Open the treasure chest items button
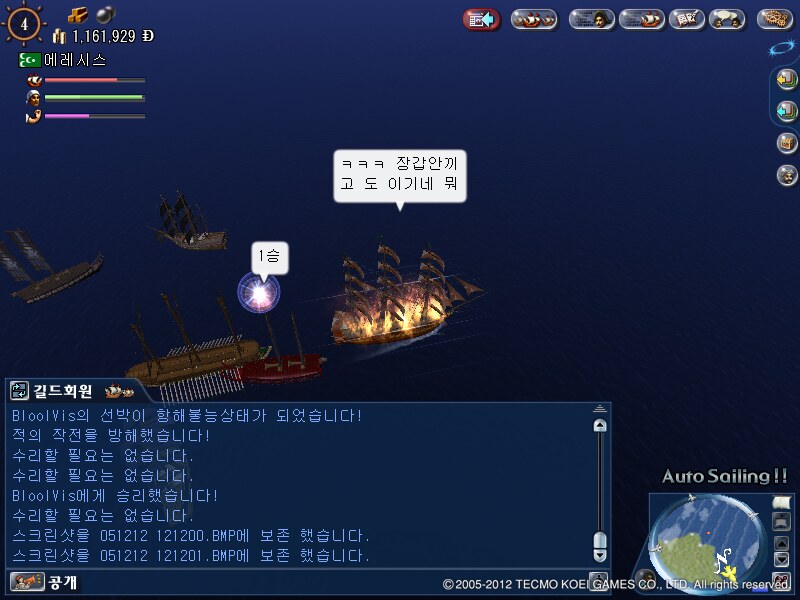The image size is (800, 600). (787, 143)
